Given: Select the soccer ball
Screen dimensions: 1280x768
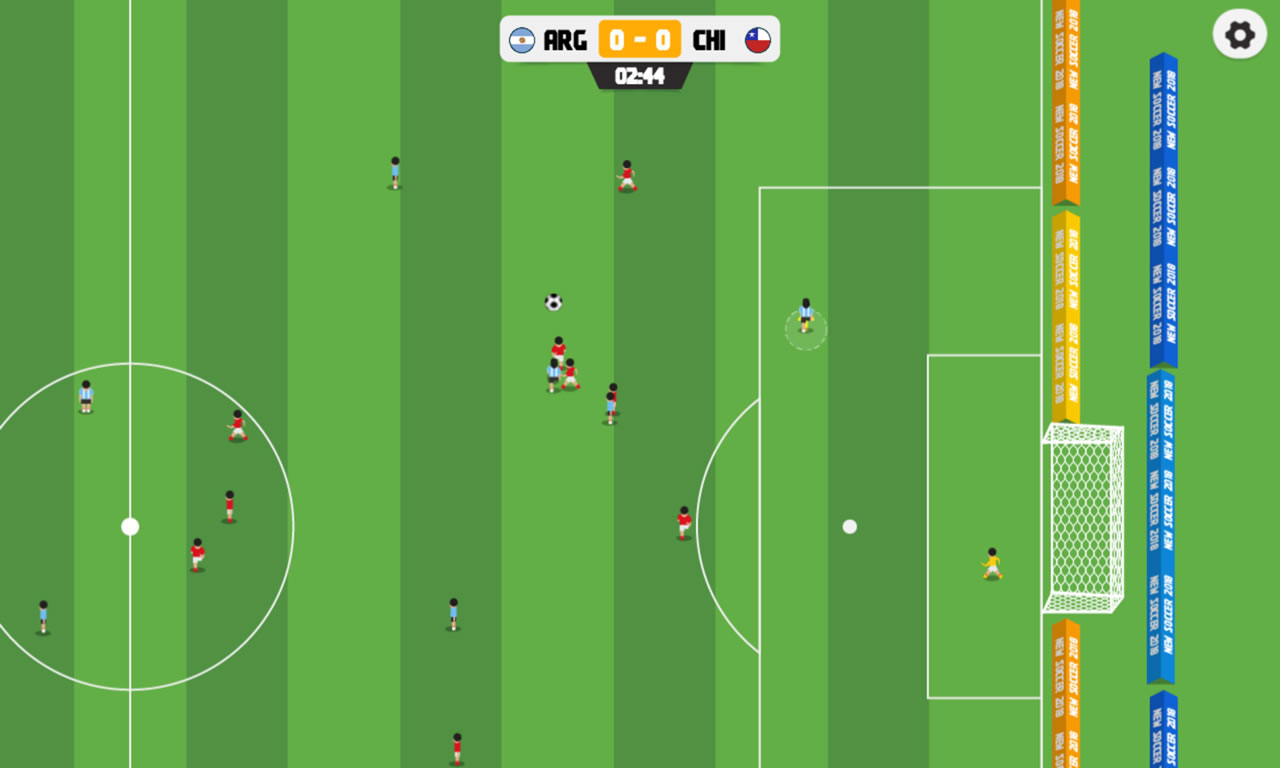Looking at the screenshot, I should (551, 301).
